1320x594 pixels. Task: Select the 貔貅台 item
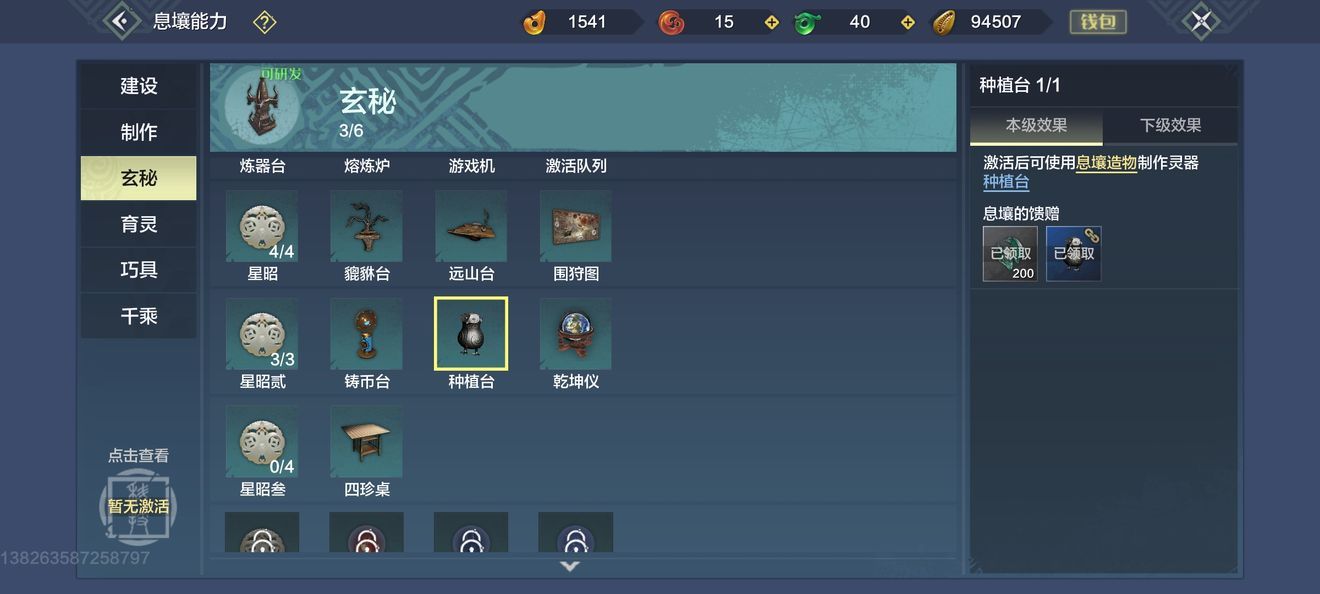[x=366, y=226]
